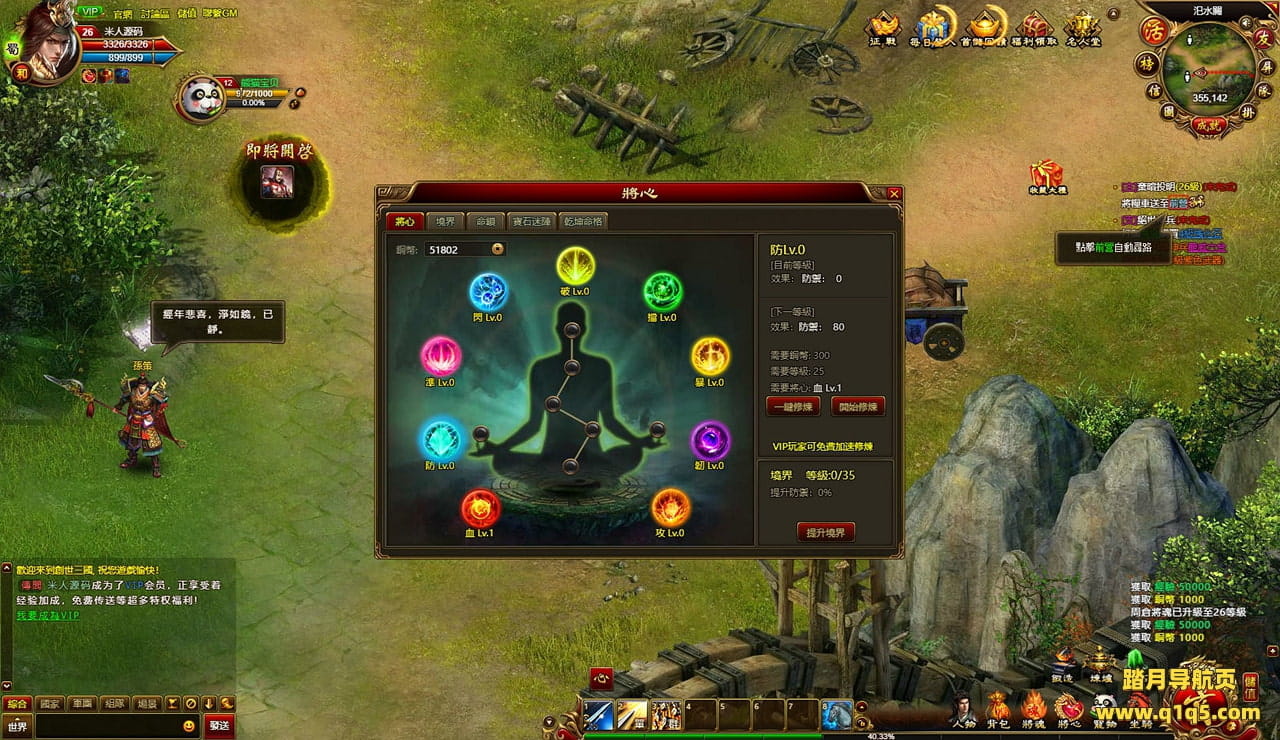
Task: Send chat message with 發送 button
Action: (219, 725)
